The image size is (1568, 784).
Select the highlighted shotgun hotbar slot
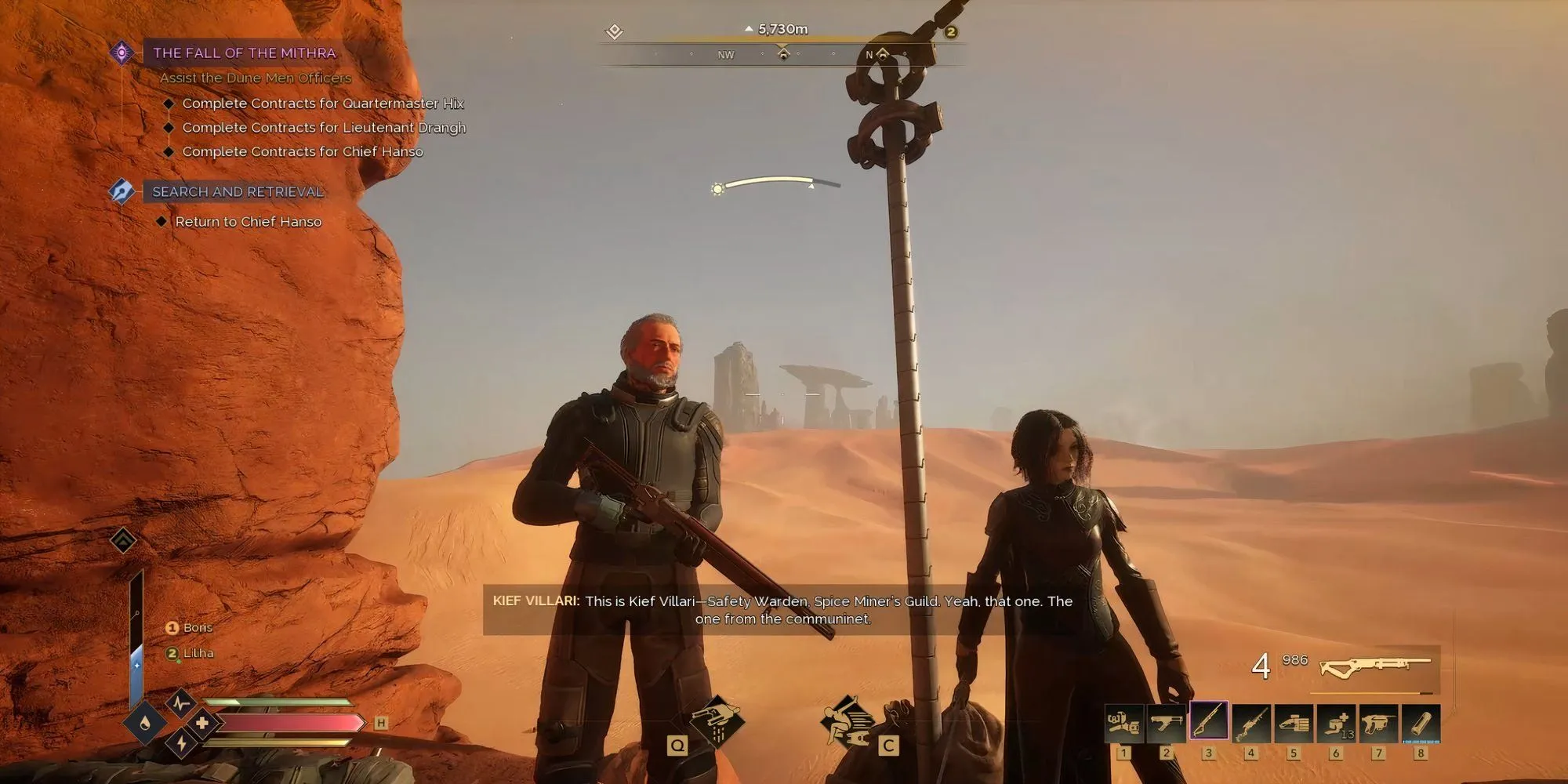(x=1208, y=721)
